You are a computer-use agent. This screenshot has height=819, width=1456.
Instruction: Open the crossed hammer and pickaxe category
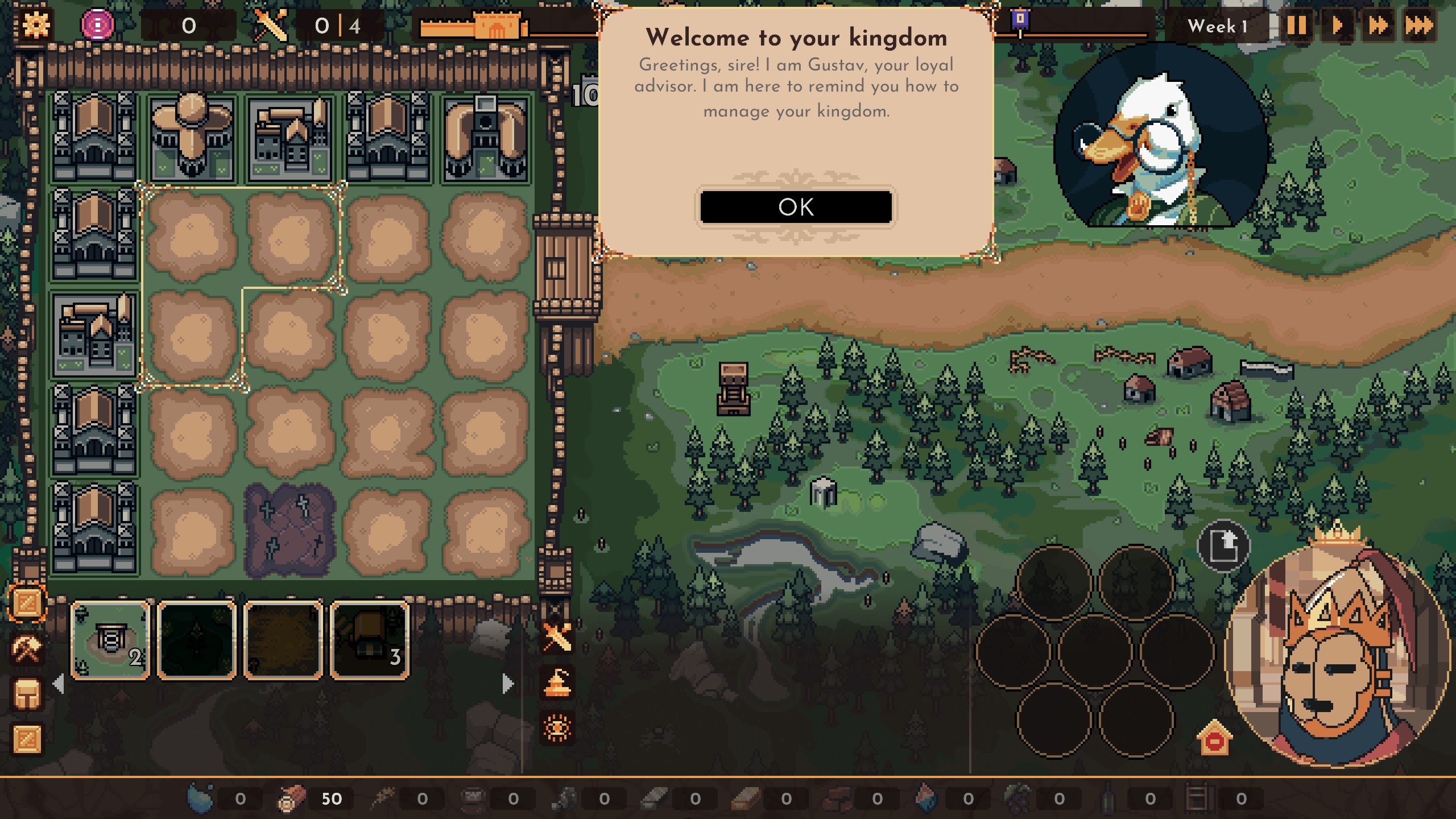(27, 649)
